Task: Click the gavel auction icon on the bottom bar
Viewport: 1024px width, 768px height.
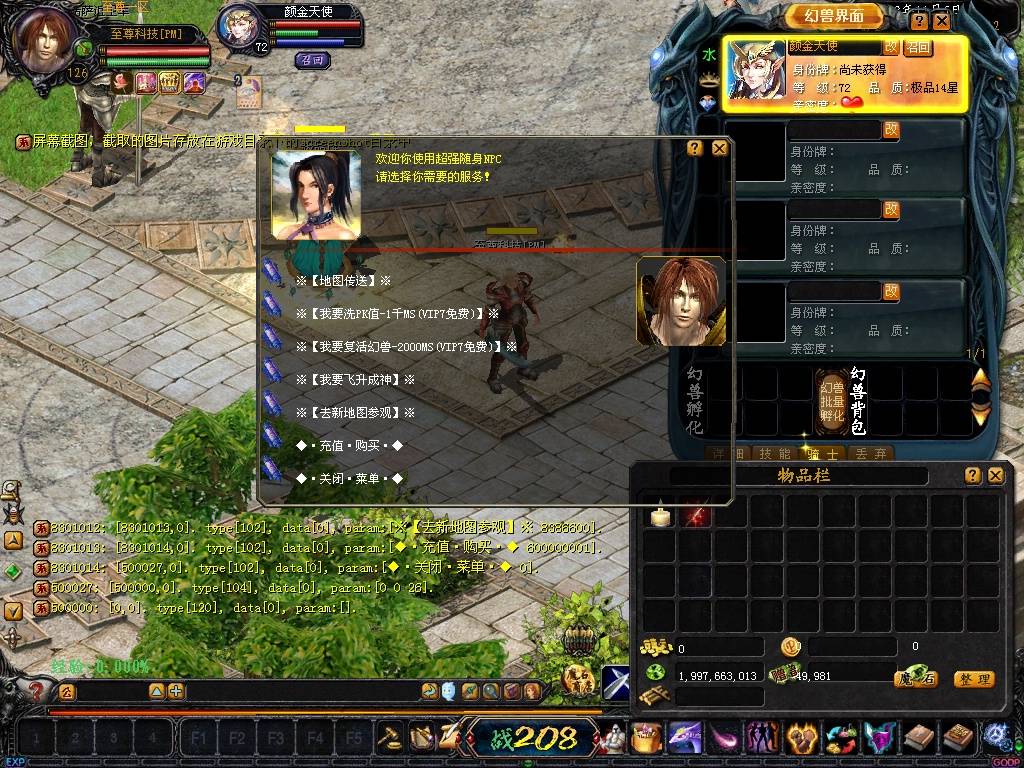Action: (389, 737)
